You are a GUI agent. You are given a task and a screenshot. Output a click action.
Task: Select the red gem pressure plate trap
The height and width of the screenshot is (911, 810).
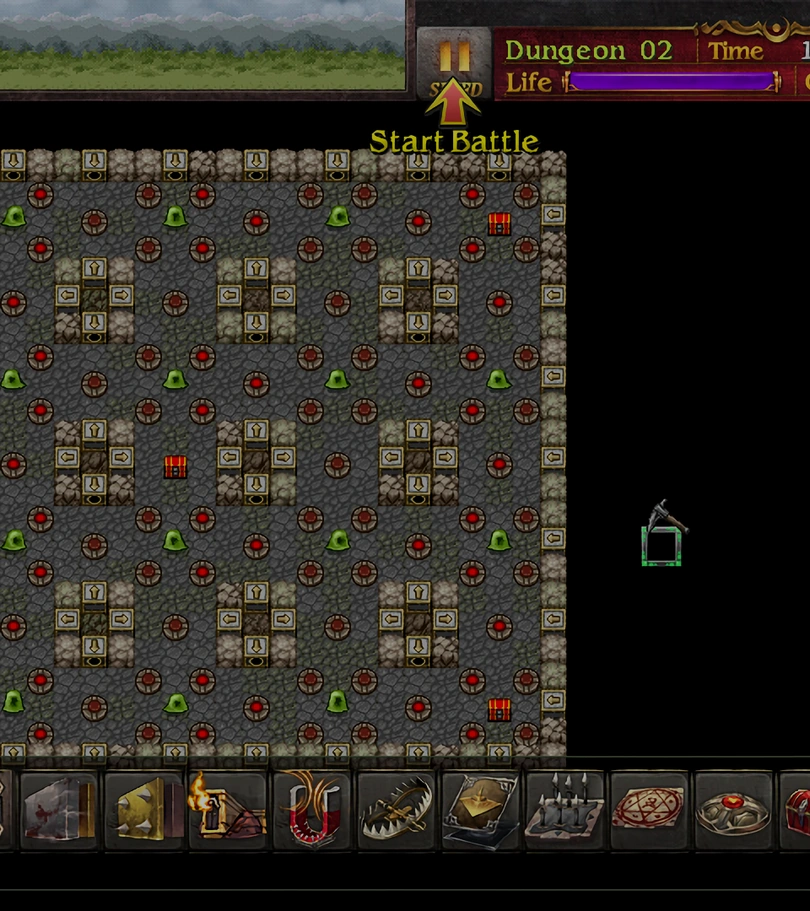[x=733, y=809]
